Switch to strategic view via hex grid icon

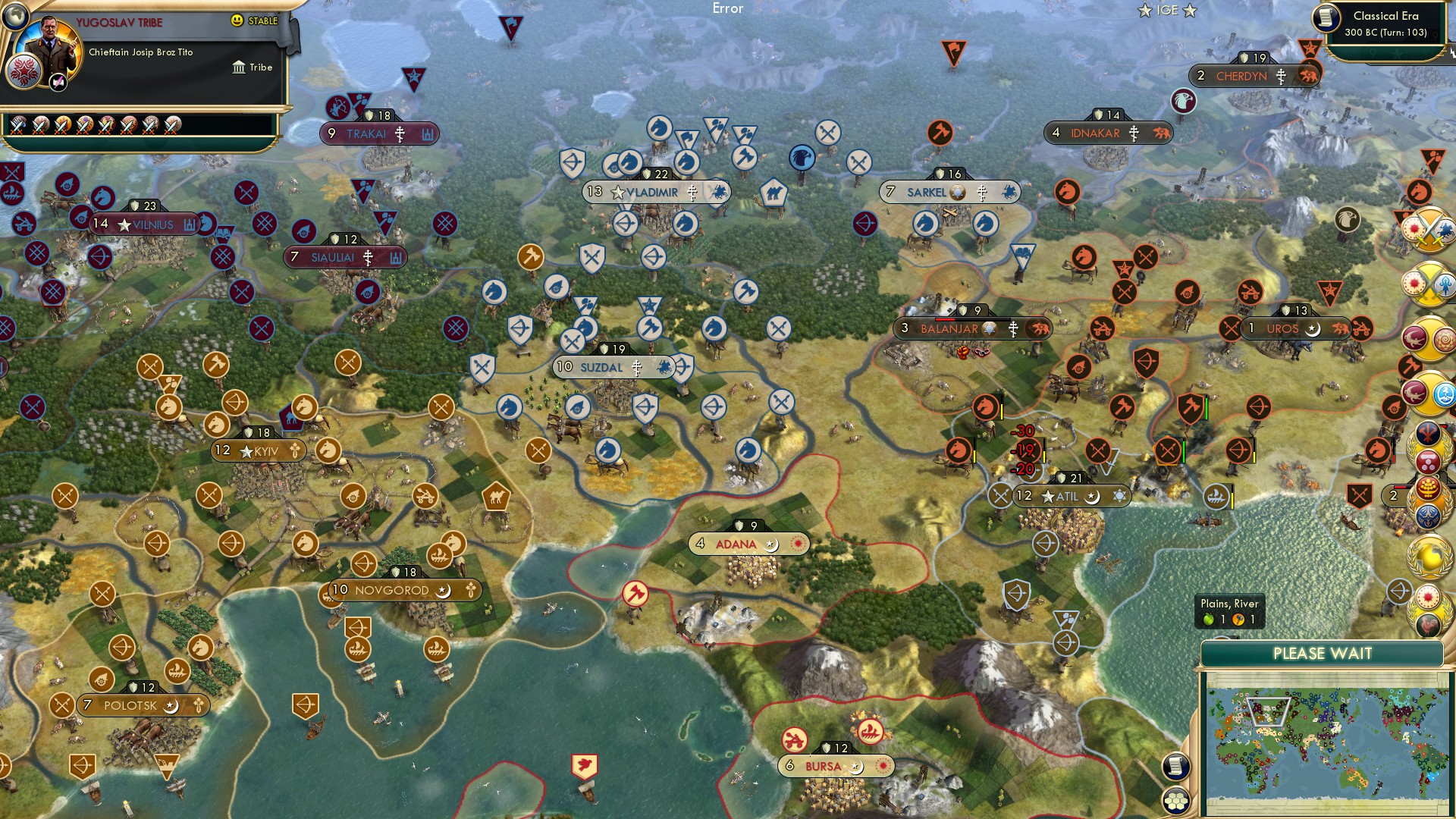tap(1175, 800)
